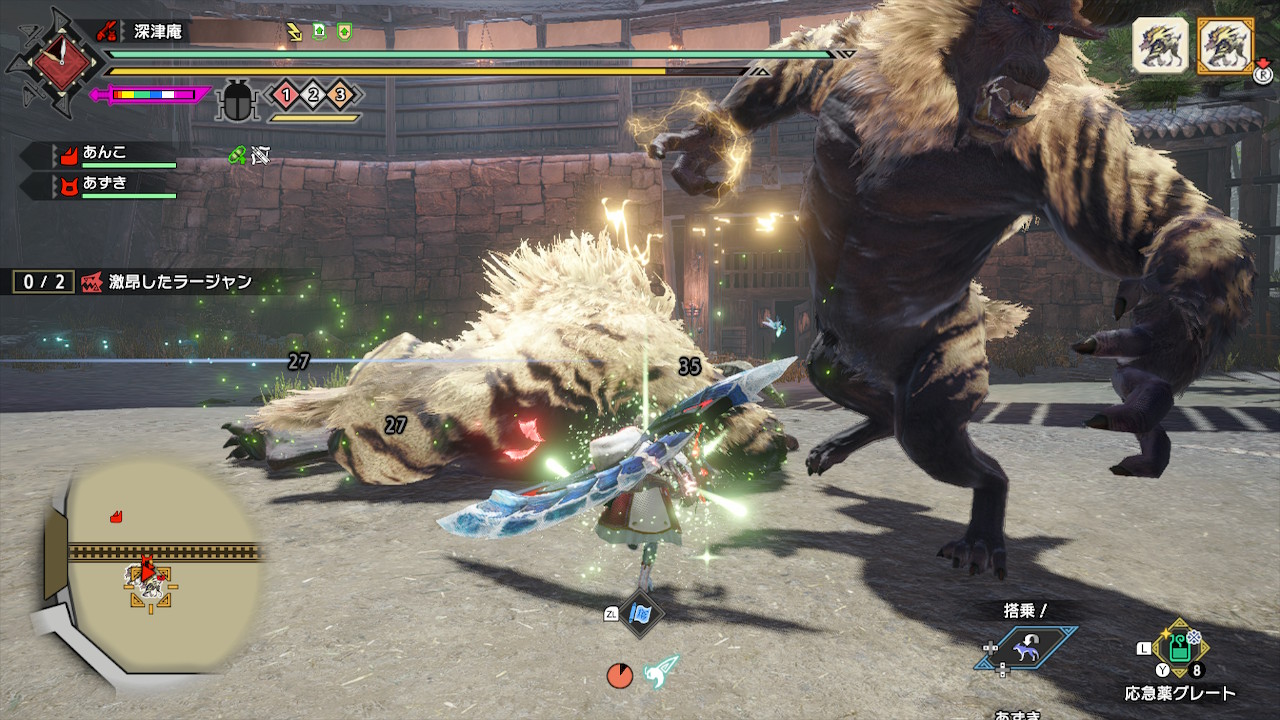This screenshot has width=1280, height=720.
Task: Click the blue switch skill scroll icon
Action: pos(640,613)
